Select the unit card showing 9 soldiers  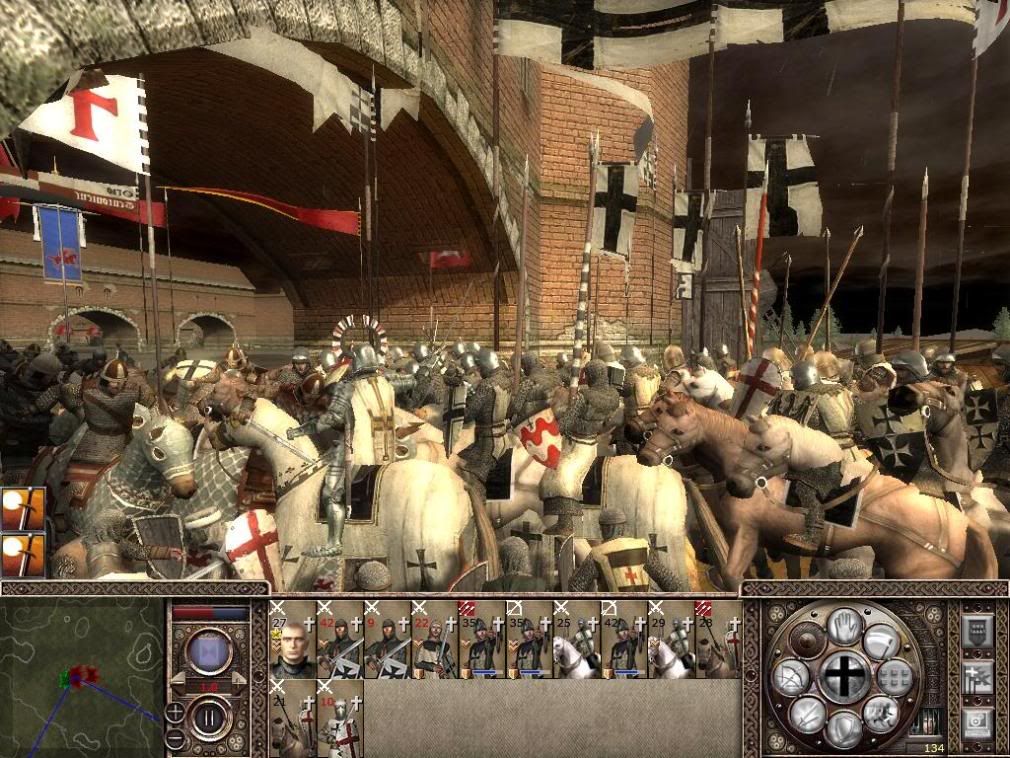coord(387,640)
